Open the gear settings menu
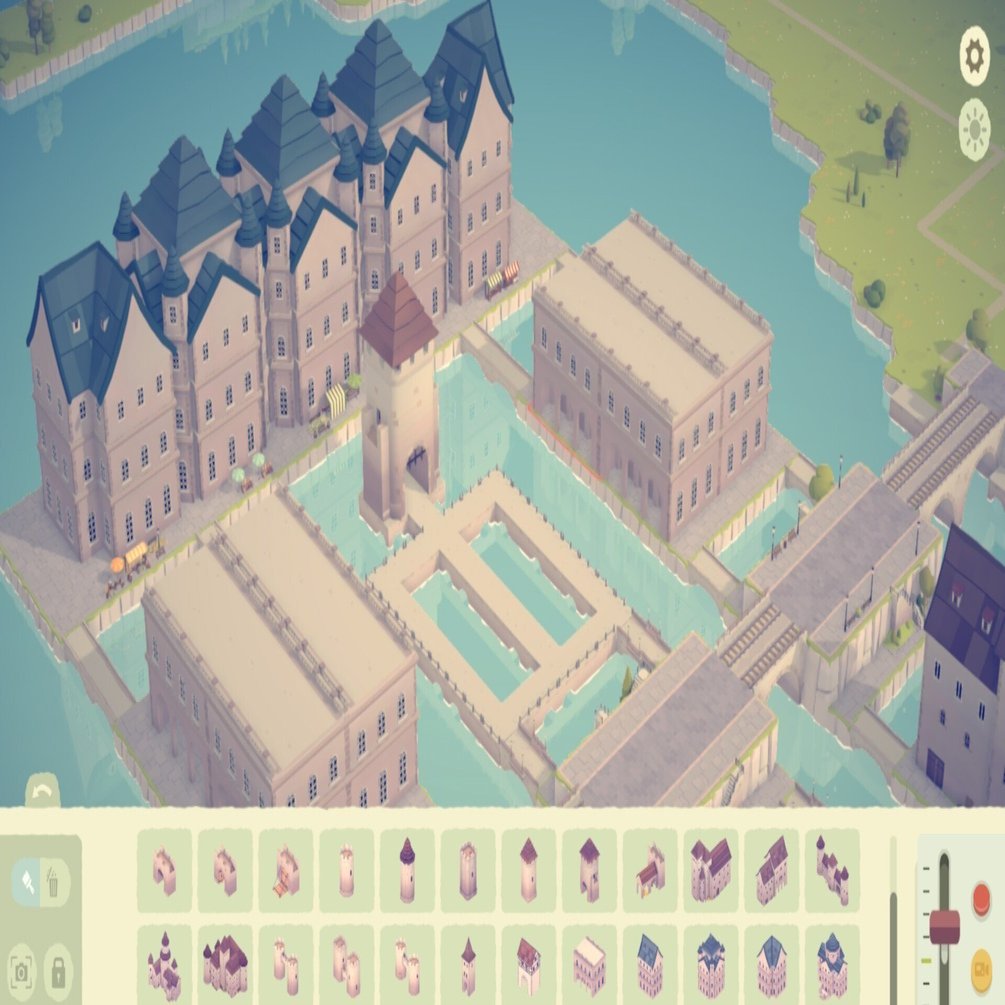 (974, 56)
